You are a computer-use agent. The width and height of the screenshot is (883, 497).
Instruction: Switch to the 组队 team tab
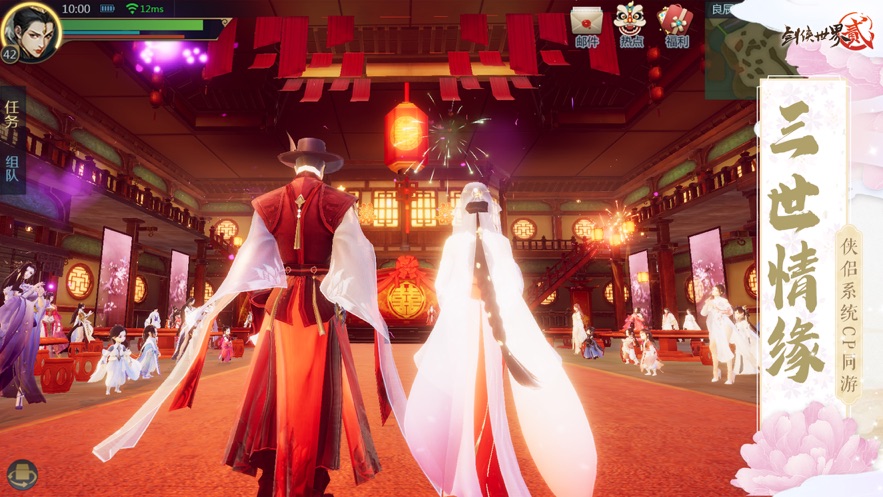[13, 170]
